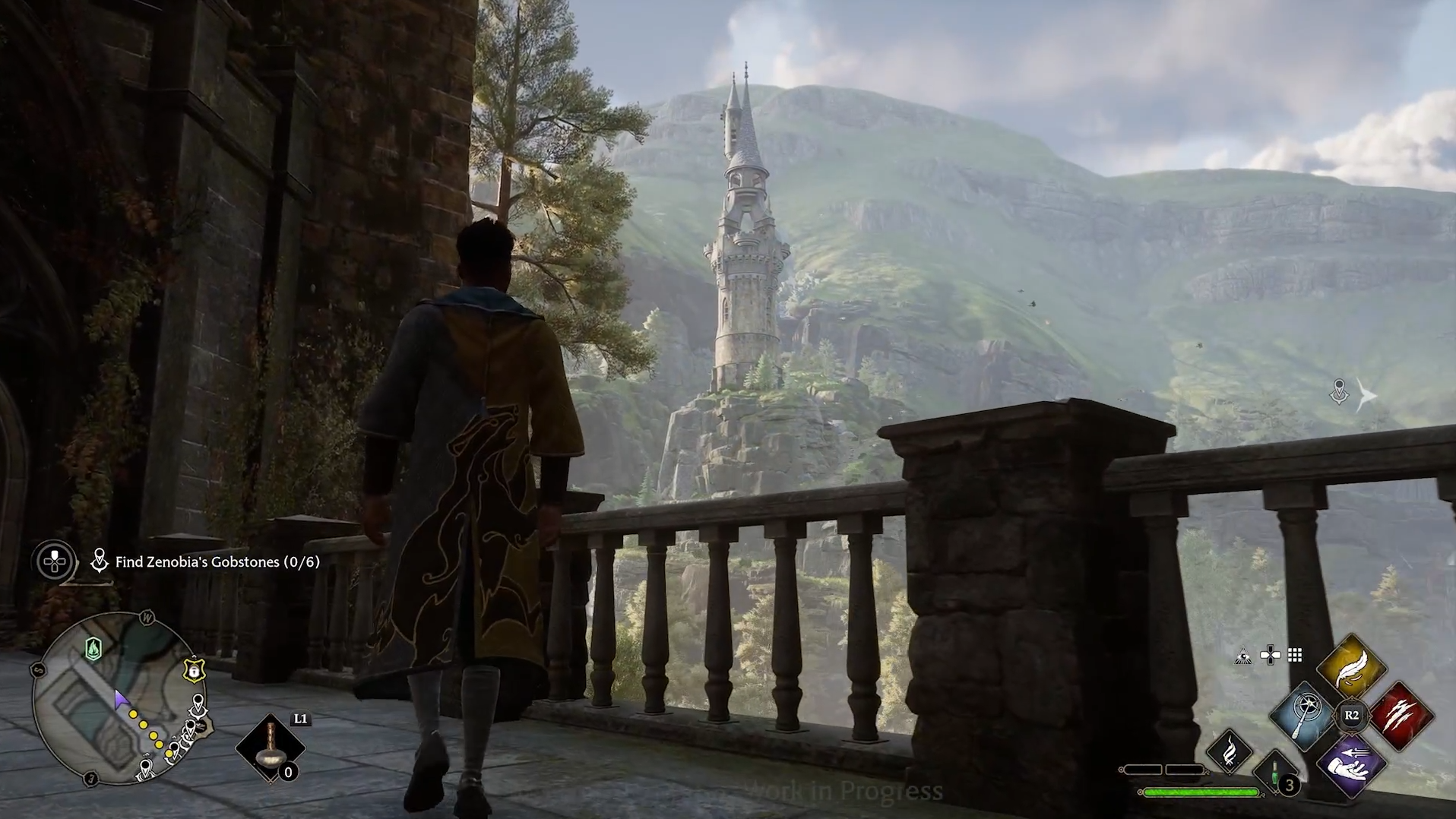Click the purple player arrow on the minimap
Viewport: 1456px width, 819px height.
point(121,699)
